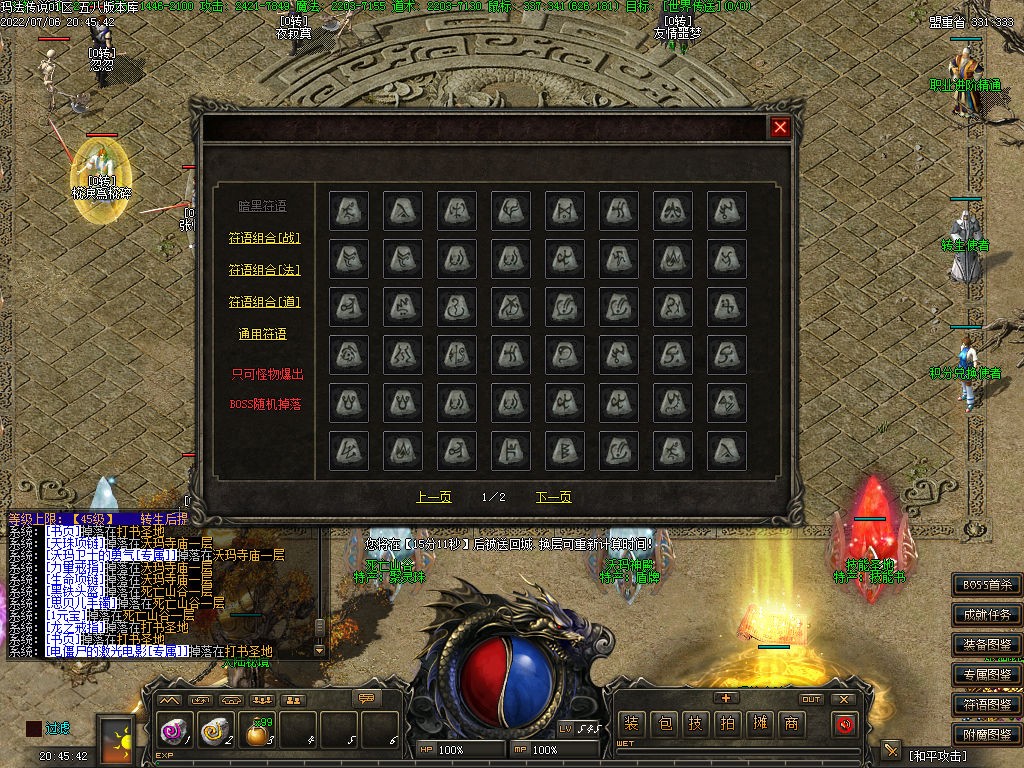1024x768 pixels.
Task: Open the skills panel (技 button)
Action: point(696,724)
